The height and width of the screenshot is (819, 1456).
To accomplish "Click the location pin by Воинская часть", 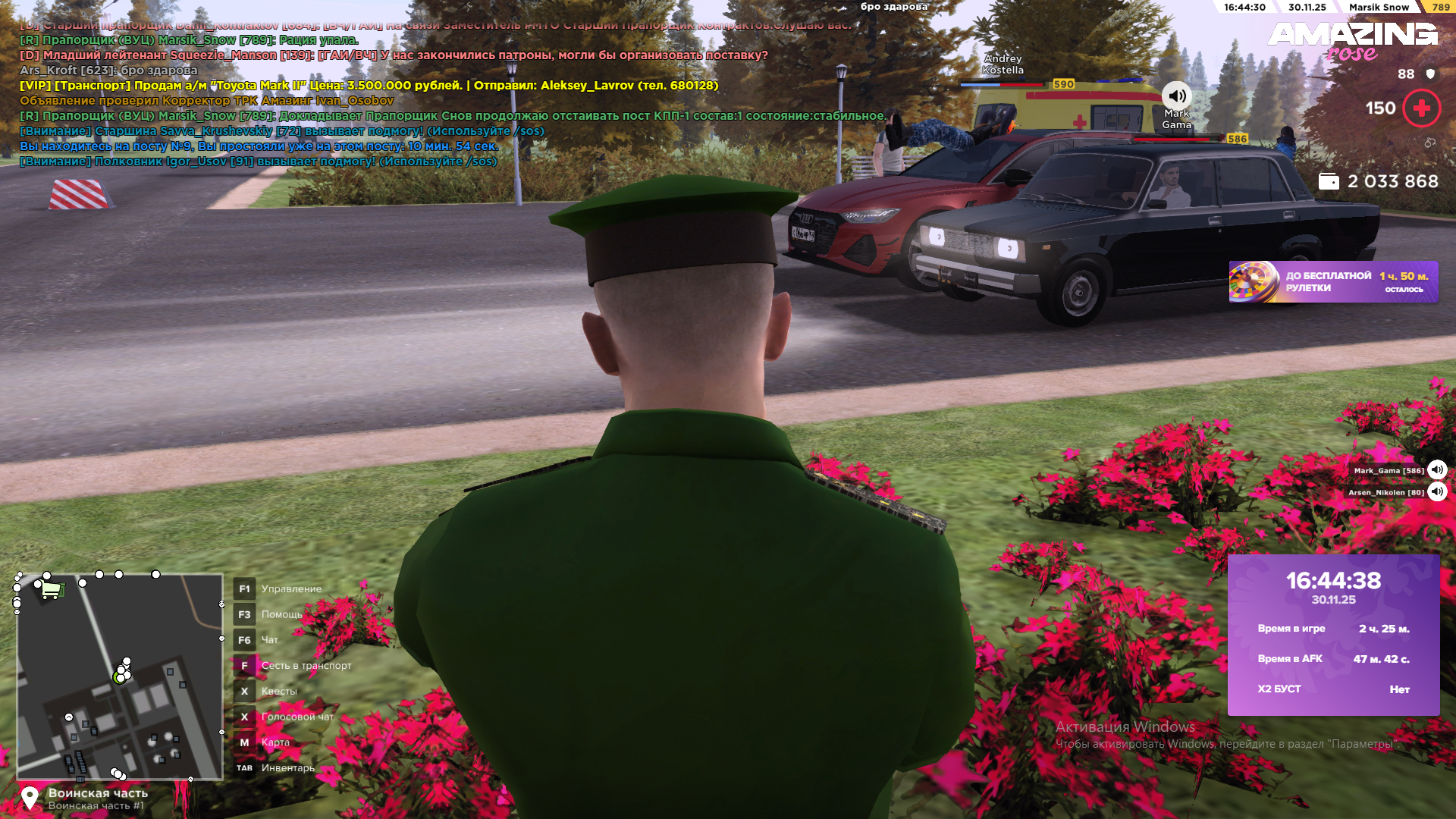I will tap(30, 798).
